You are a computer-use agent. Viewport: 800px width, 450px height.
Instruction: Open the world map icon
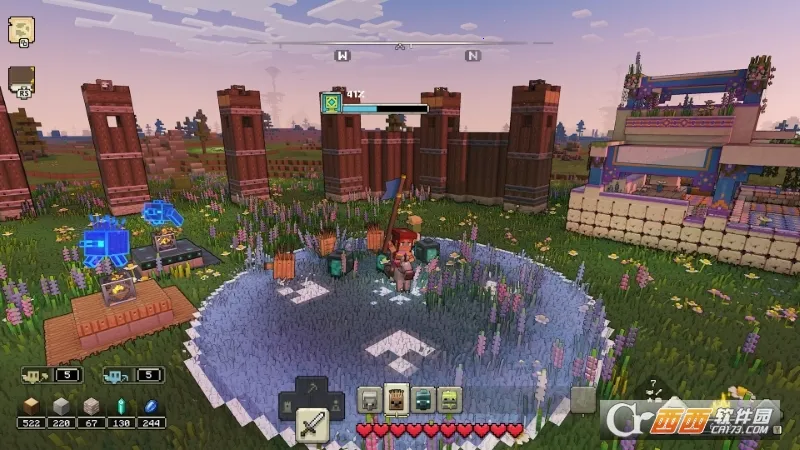coord(21,30)
